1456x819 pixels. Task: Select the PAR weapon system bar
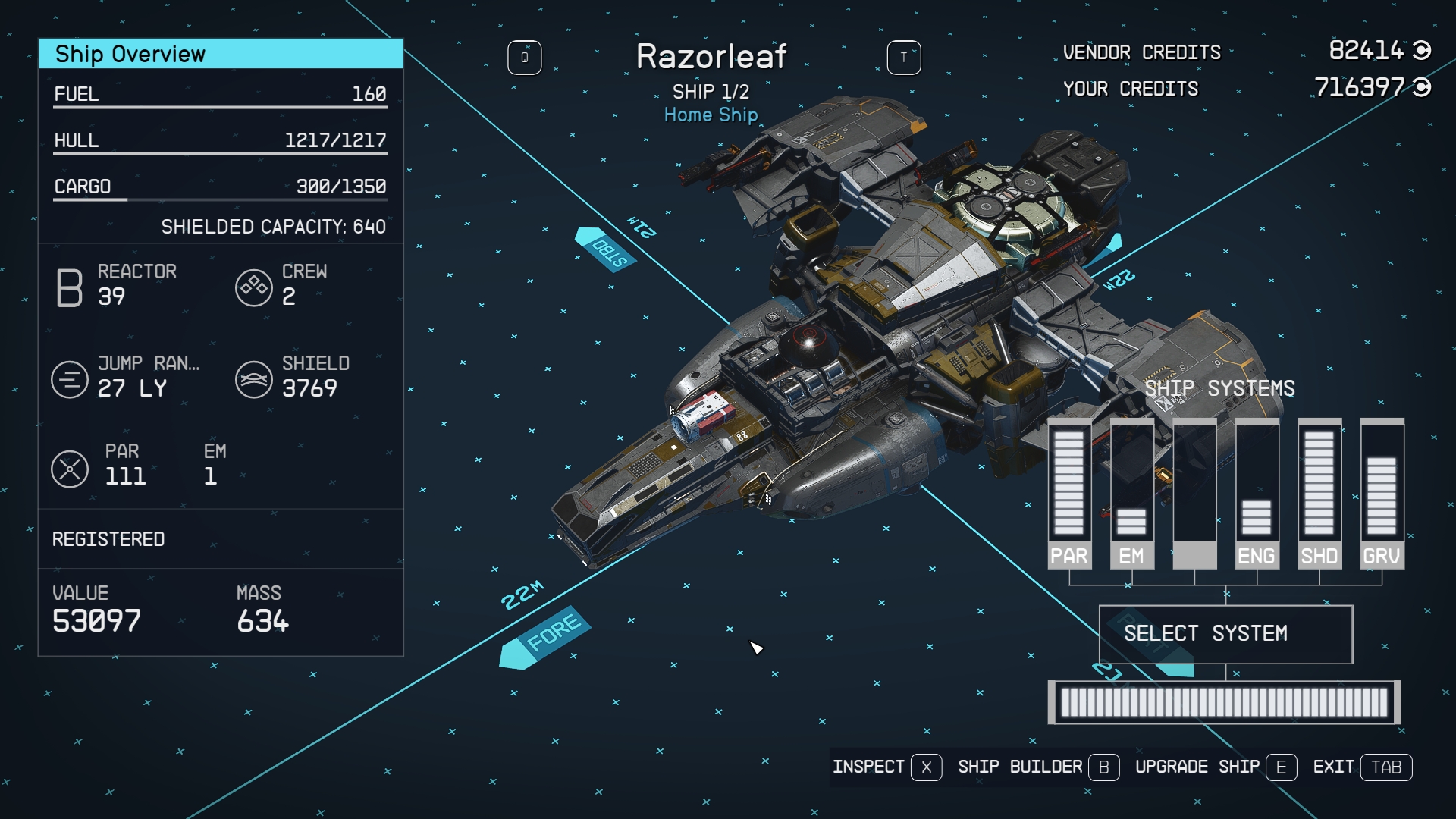[1069, 493]
